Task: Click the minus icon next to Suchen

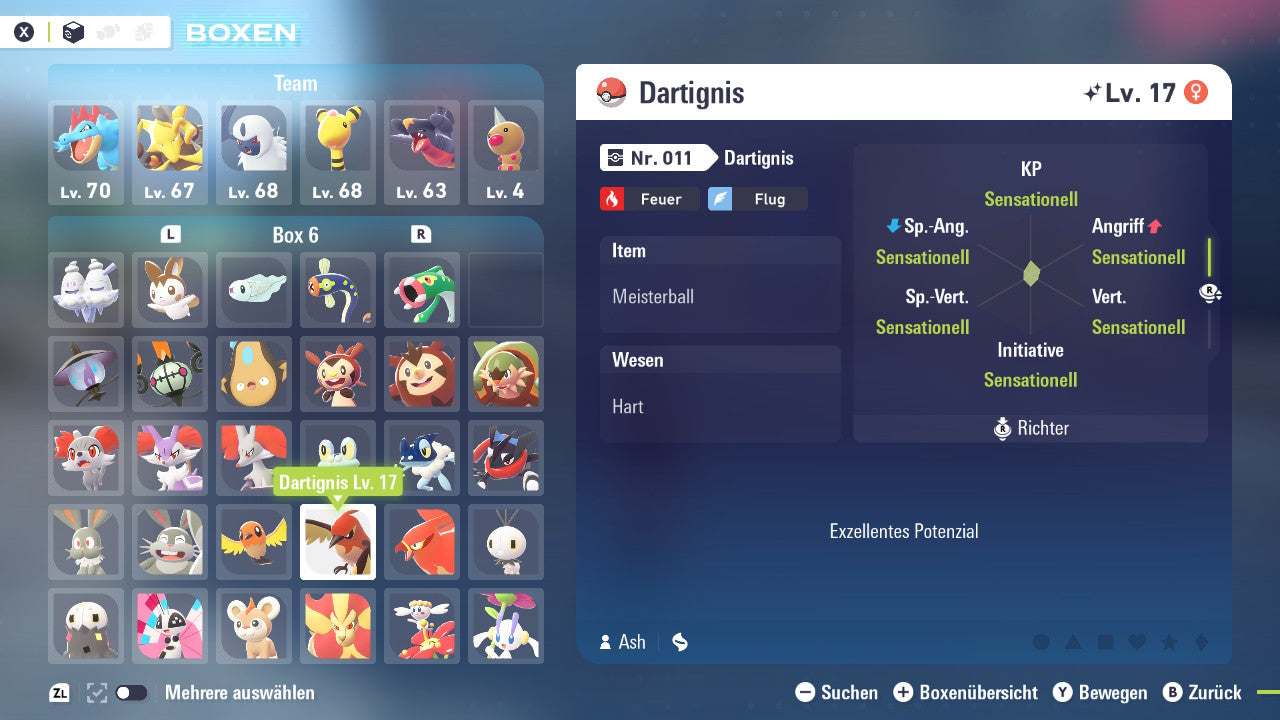Action: click(805, 692)
